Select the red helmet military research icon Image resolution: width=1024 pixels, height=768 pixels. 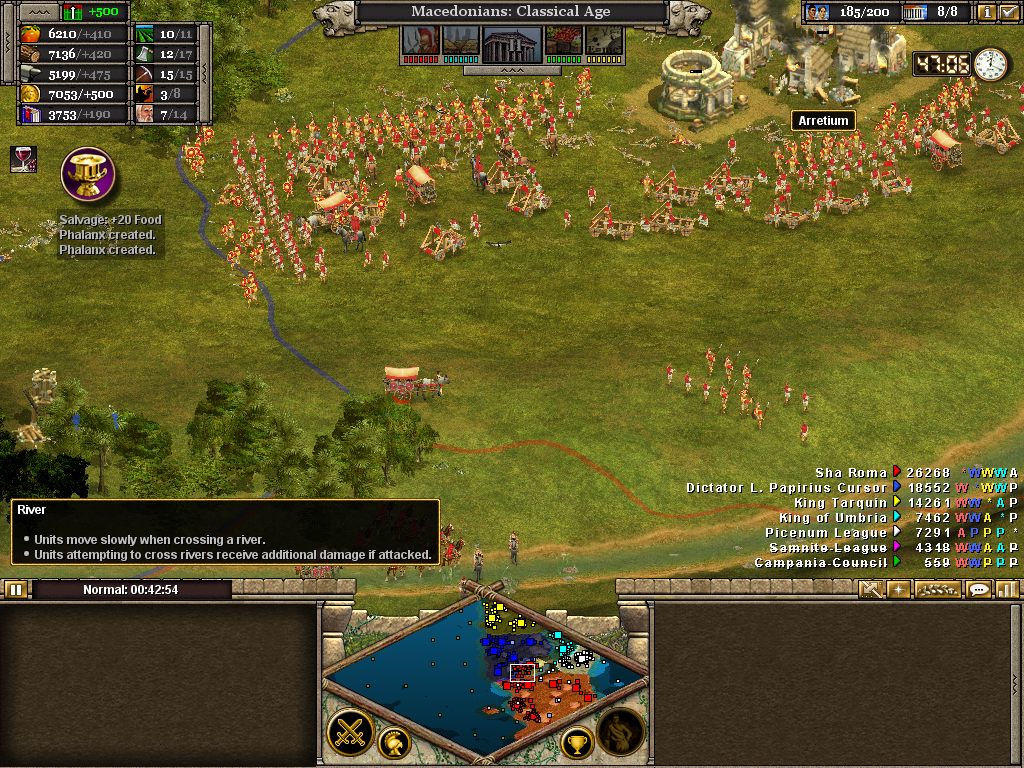click(418, 42)
